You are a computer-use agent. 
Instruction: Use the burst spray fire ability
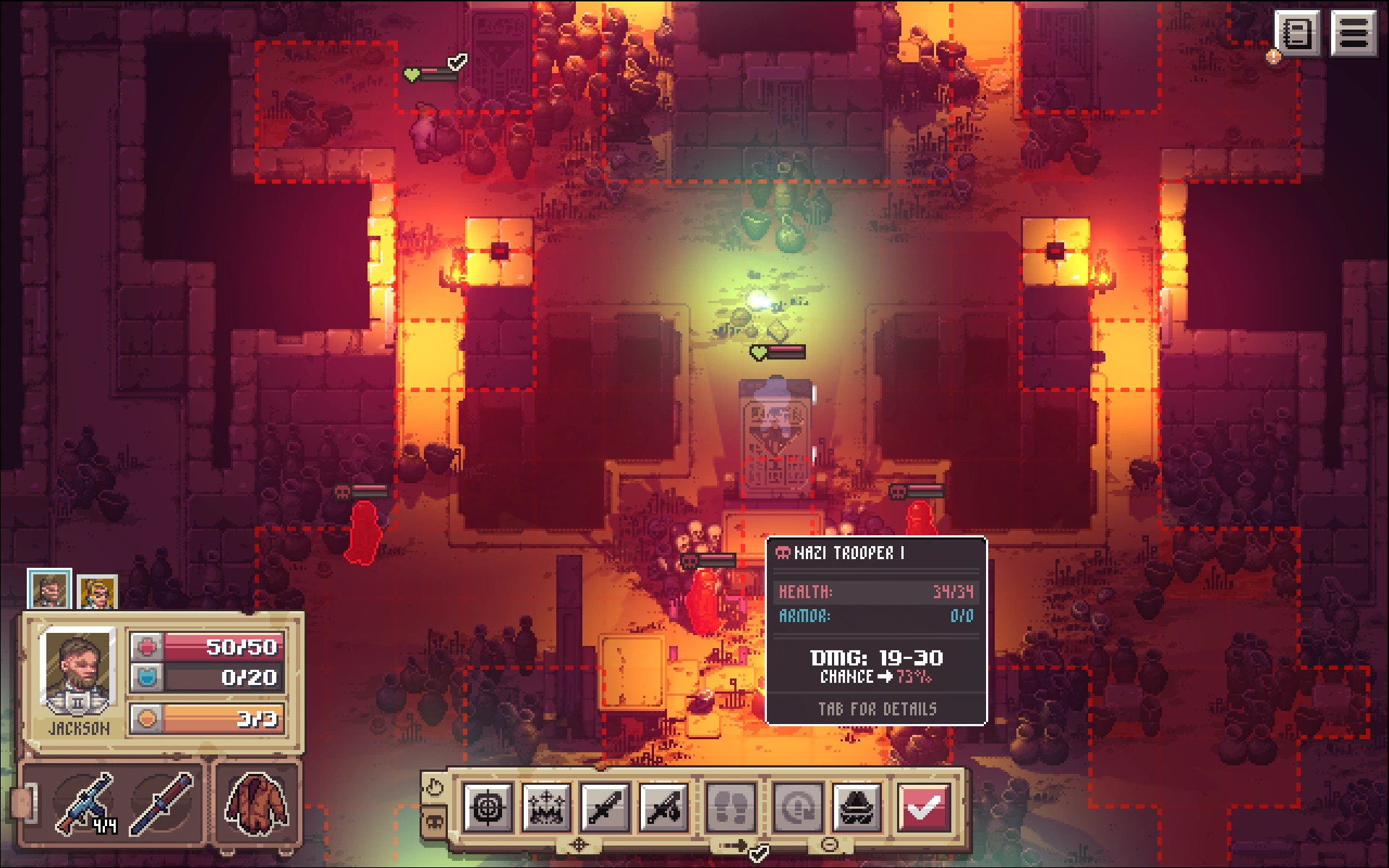546,807
